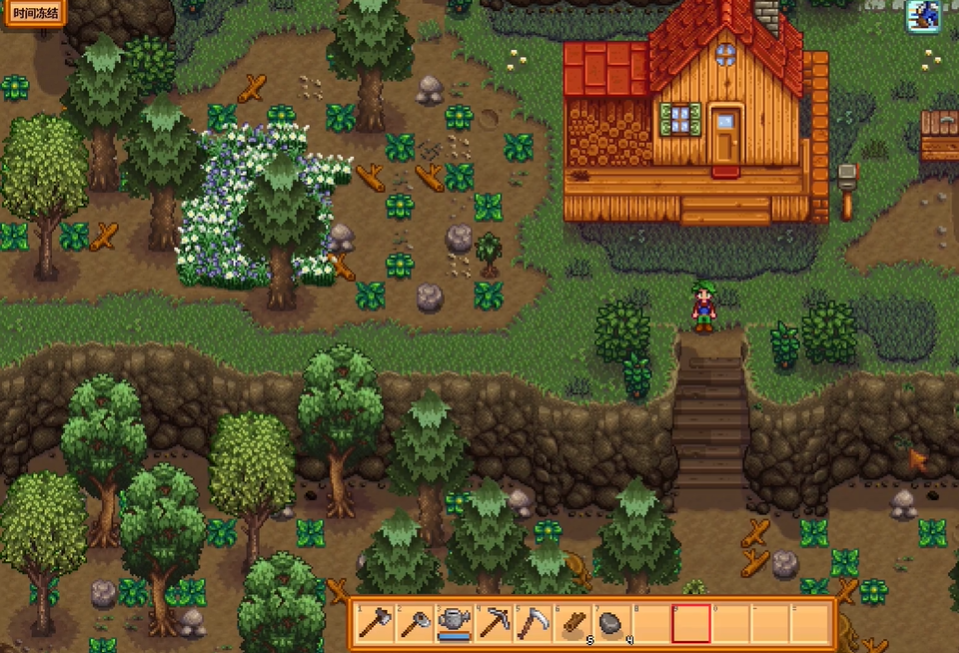Select the scythe in the toolbar
The height and width of the screenshot is (653, 959).
(532, 623)
